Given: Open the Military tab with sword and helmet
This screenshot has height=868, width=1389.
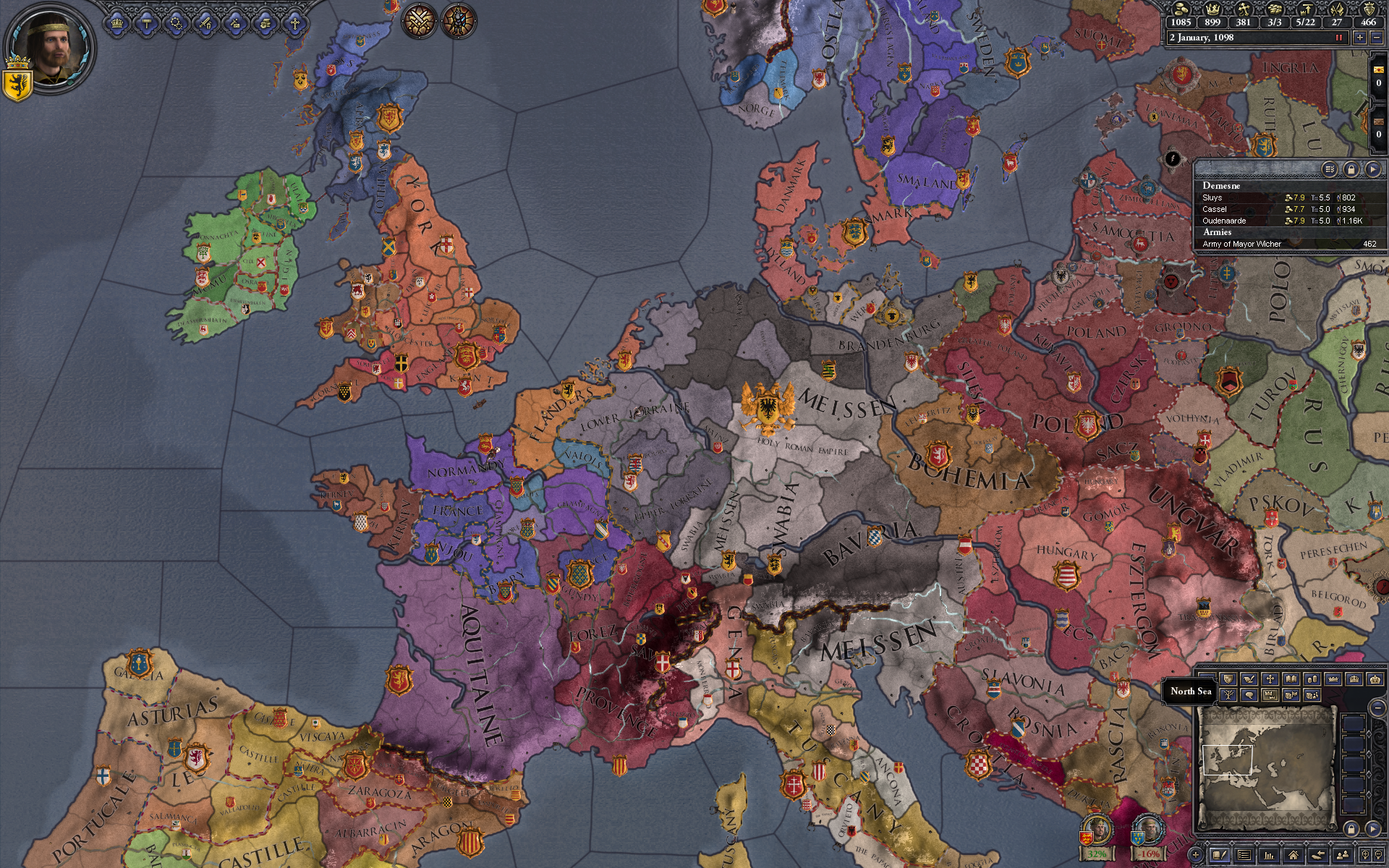Looking at the screenshot, I should pyautogui.click(x=205, y=23).
